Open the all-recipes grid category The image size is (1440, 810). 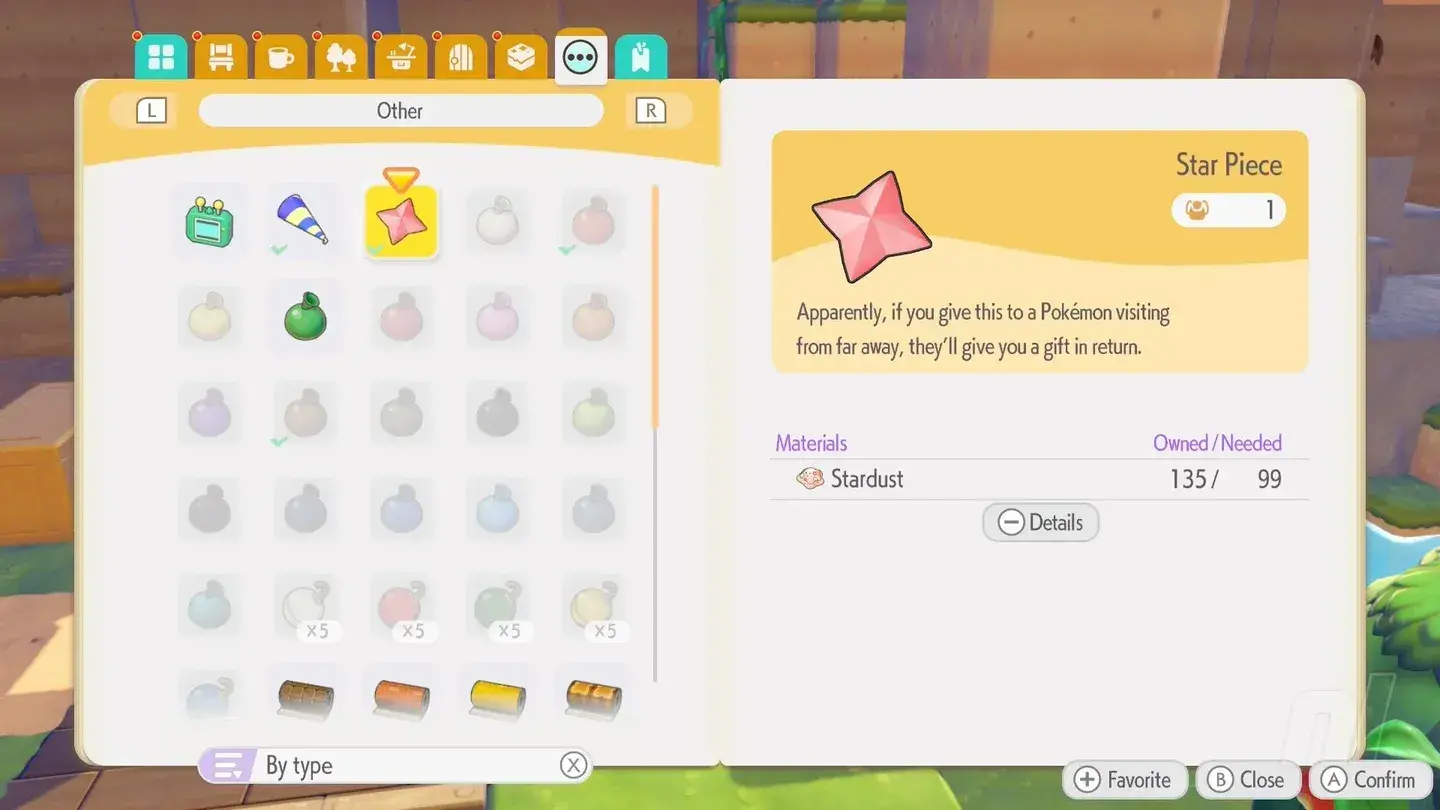160,57
